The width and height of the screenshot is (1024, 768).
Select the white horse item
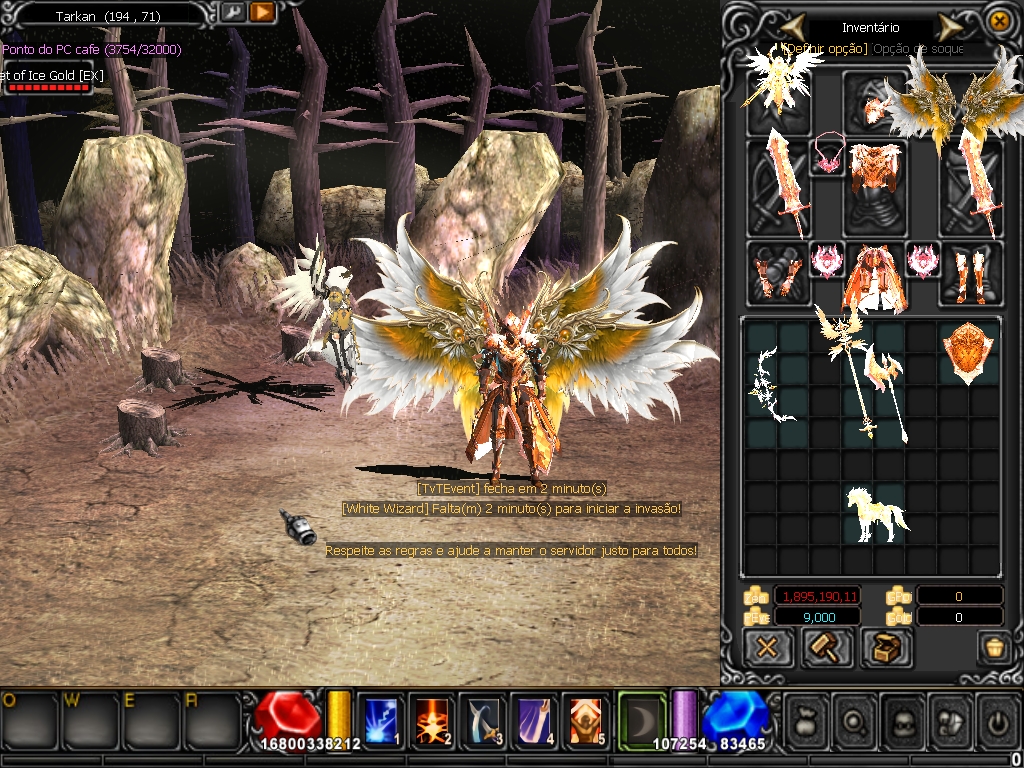tap(875, 513)
